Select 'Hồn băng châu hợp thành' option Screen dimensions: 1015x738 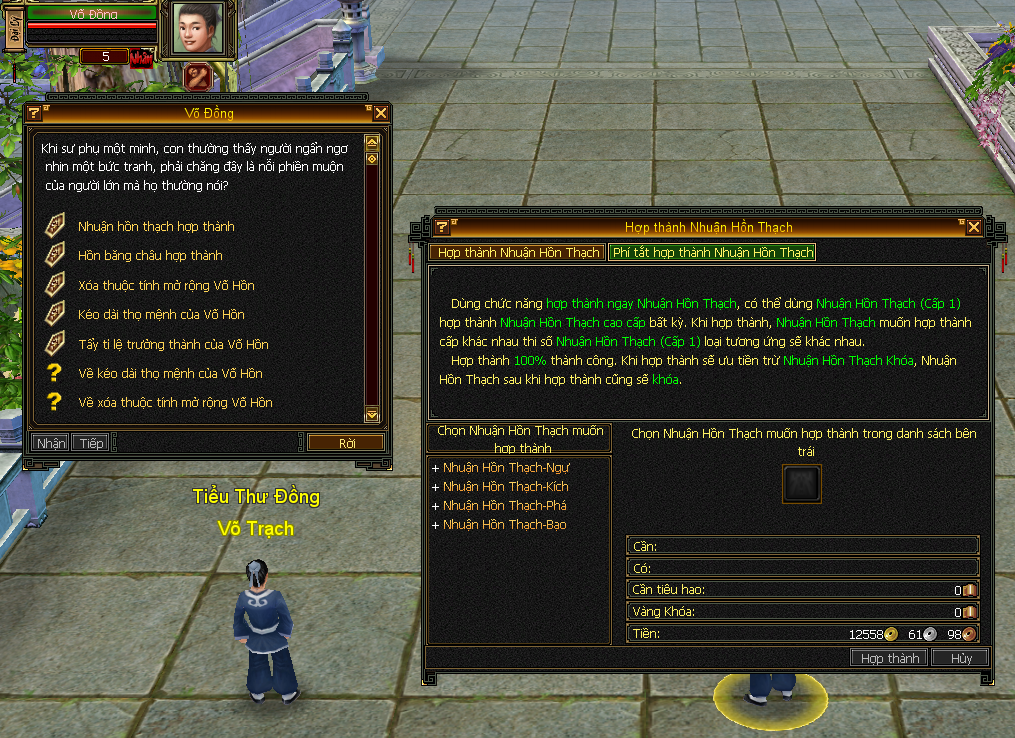[150, 256]
